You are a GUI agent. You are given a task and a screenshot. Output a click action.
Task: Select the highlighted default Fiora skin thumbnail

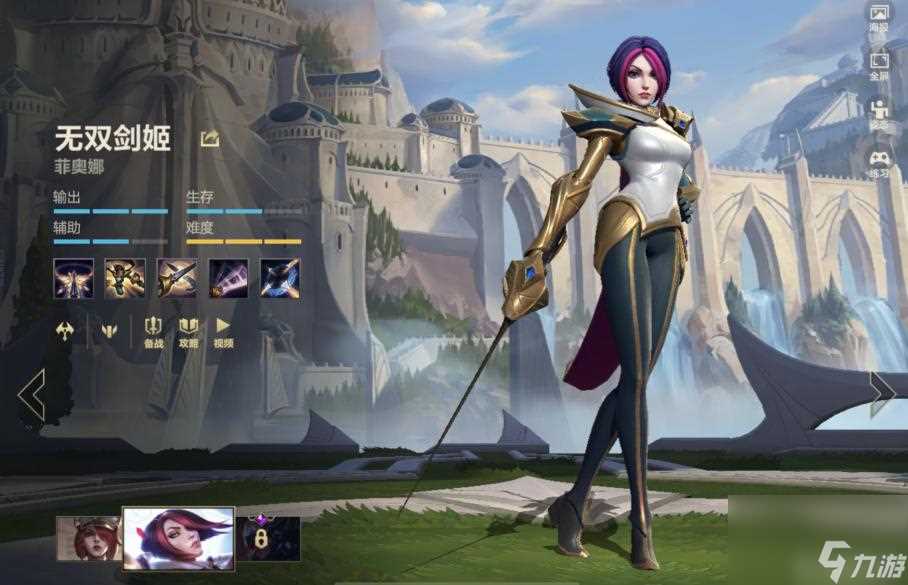(178, 538)
